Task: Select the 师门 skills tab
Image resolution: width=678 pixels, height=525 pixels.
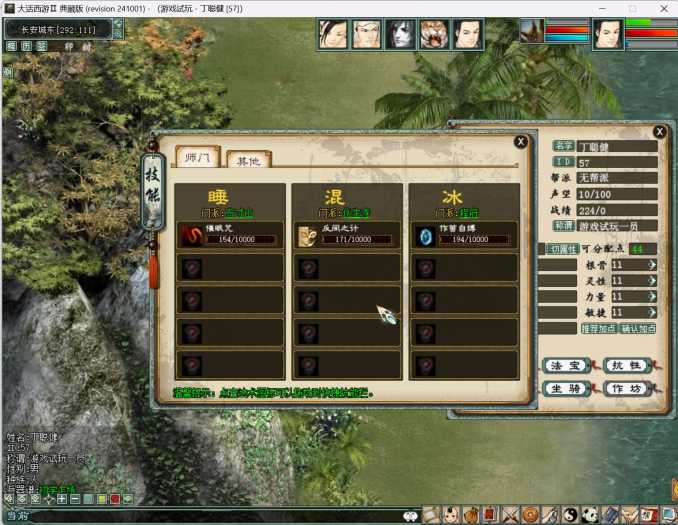Action: [x=197, y=157]
